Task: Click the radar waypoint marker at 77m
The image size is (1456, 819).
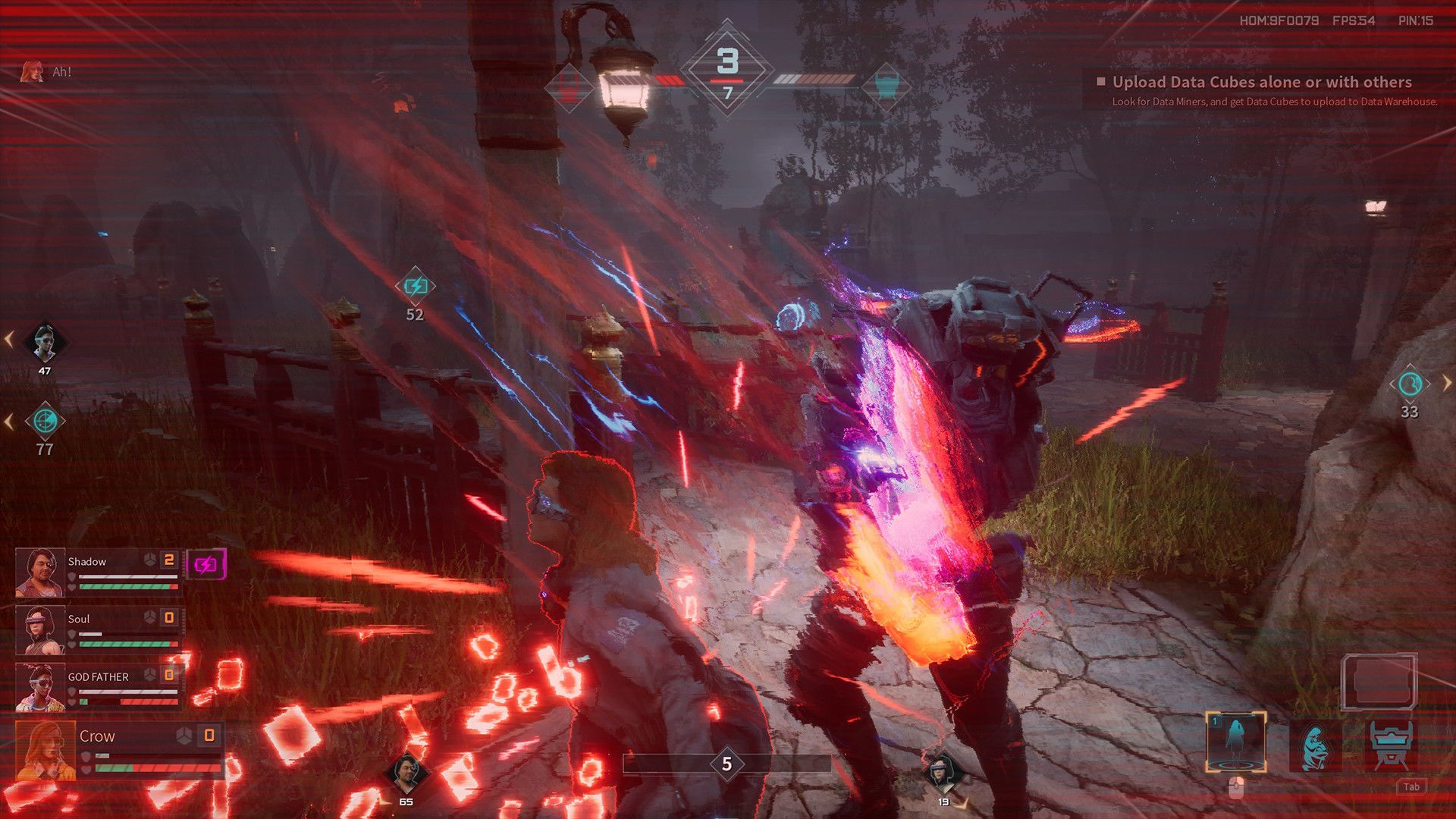Action: [x=45, y=421]
